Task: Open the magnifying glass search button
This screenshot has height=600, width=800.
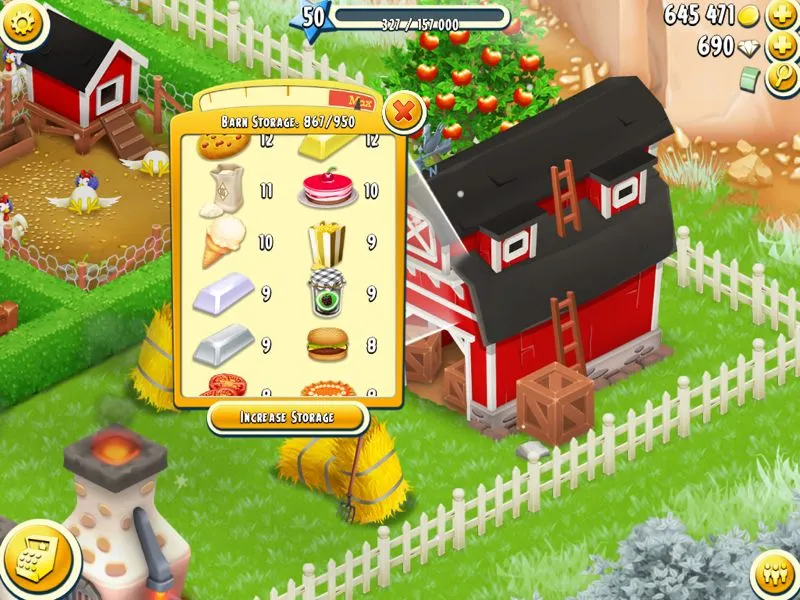Action: click(781, 79)
